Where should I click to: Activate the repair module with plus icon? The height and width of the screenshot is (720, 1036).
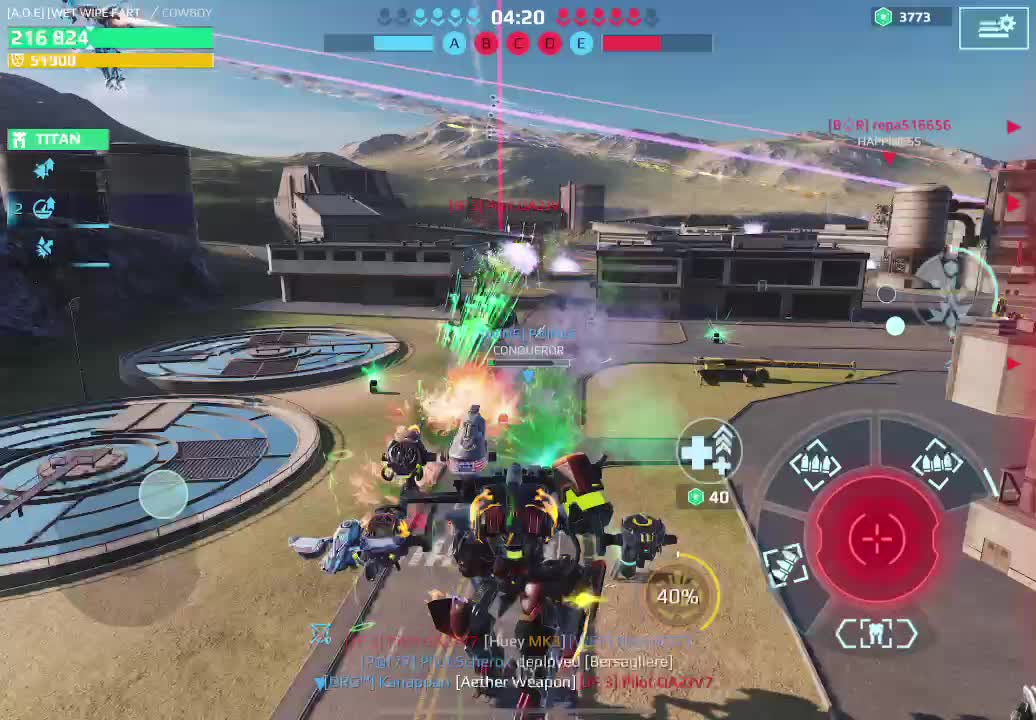point(709,451)
